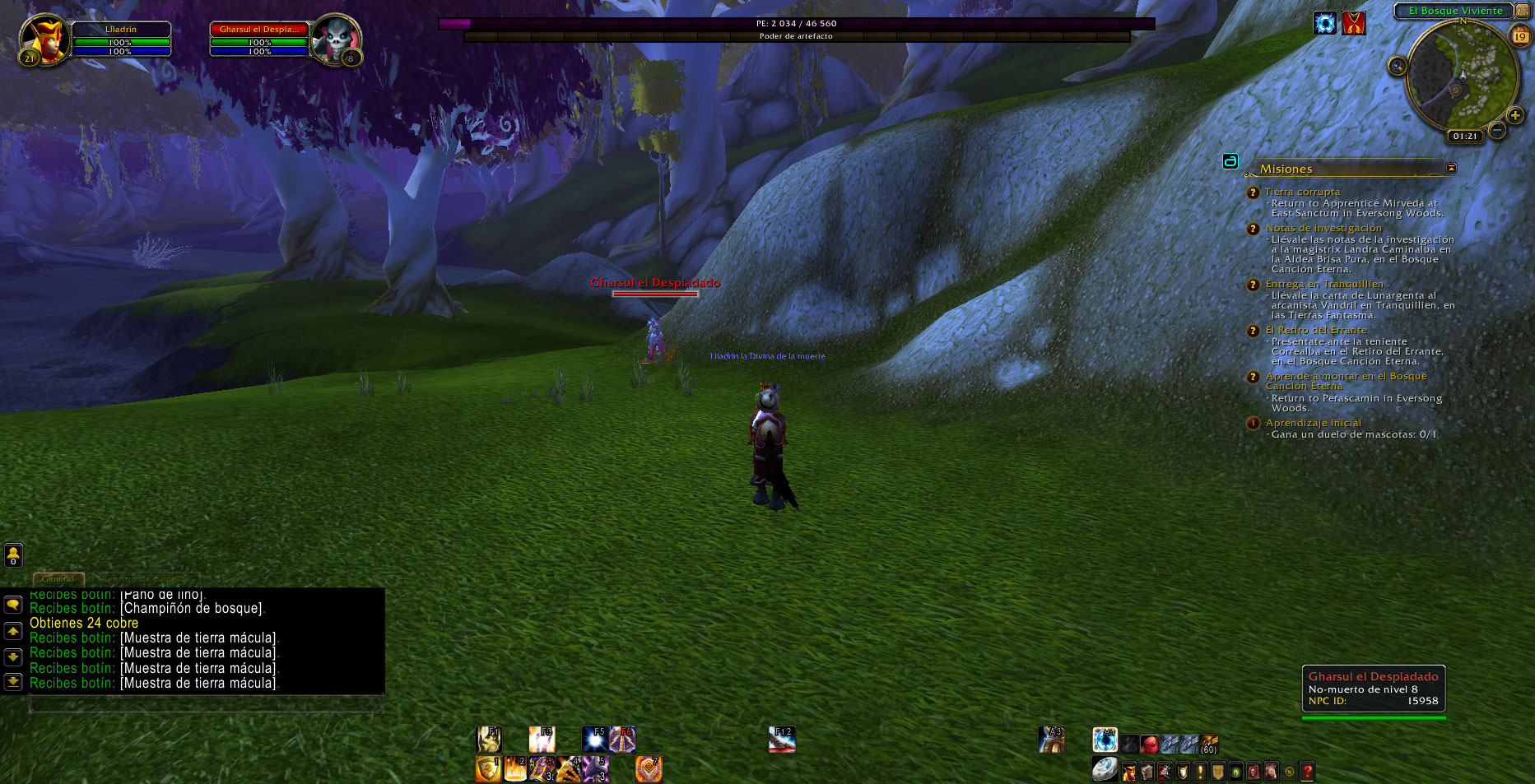Switch to the General chat tab

(x=58, y=578)
